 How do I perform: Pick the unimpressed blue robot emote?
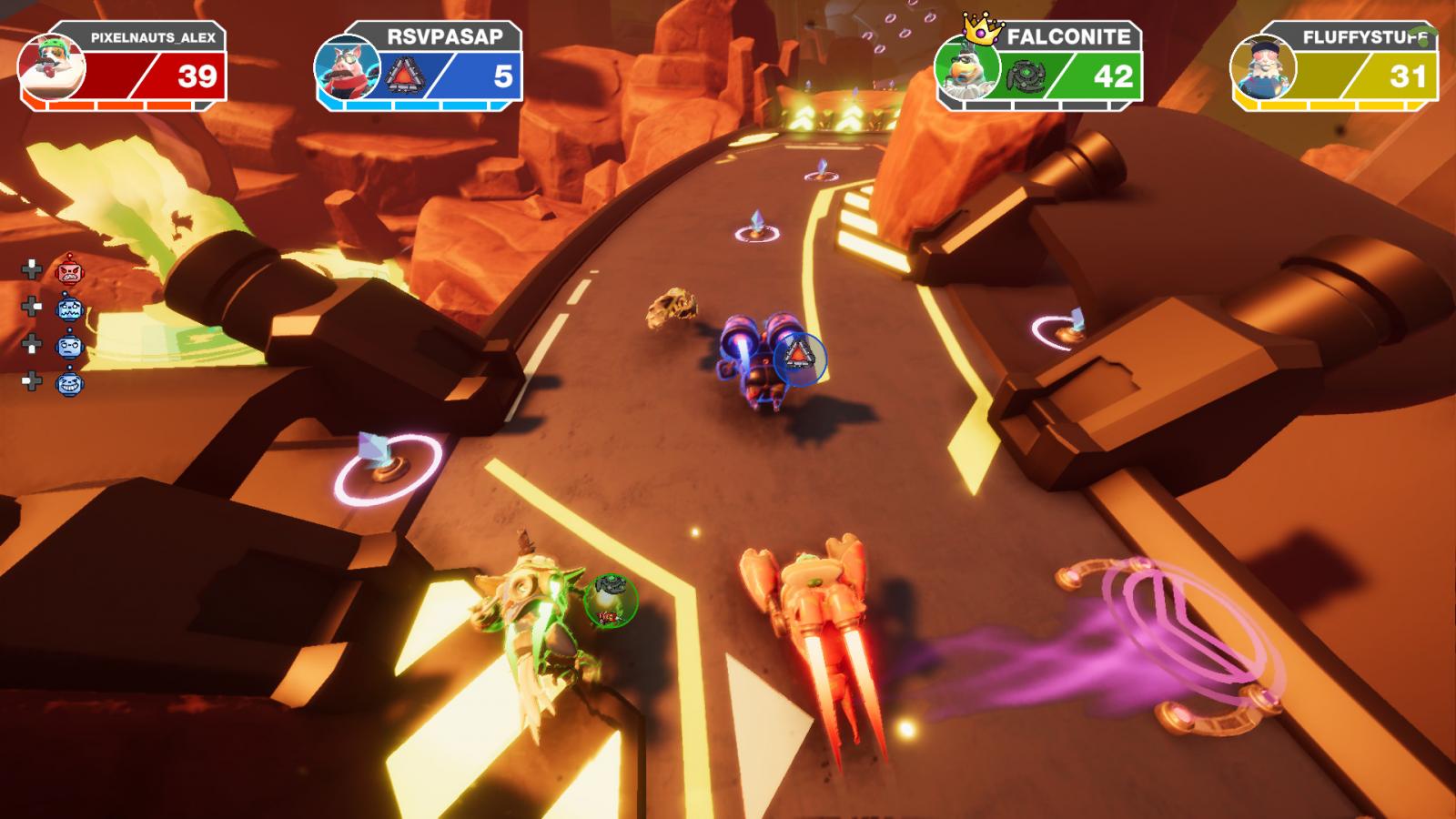70,346
